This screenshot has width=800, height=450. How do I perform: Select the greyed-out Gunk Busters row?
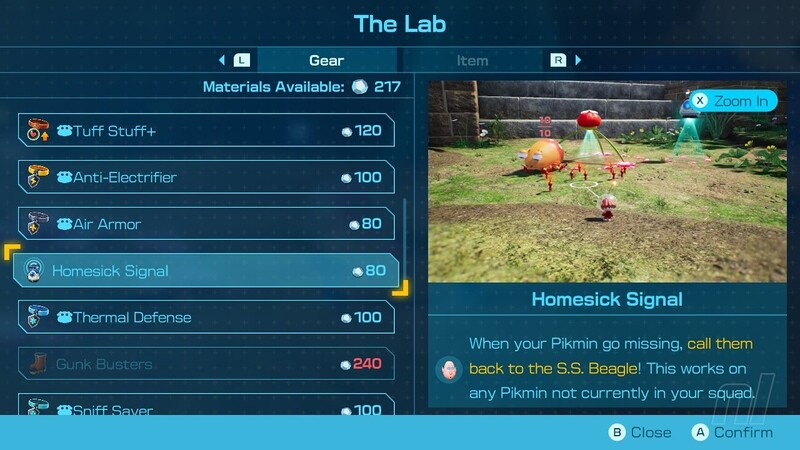click(x=206, y=364)
